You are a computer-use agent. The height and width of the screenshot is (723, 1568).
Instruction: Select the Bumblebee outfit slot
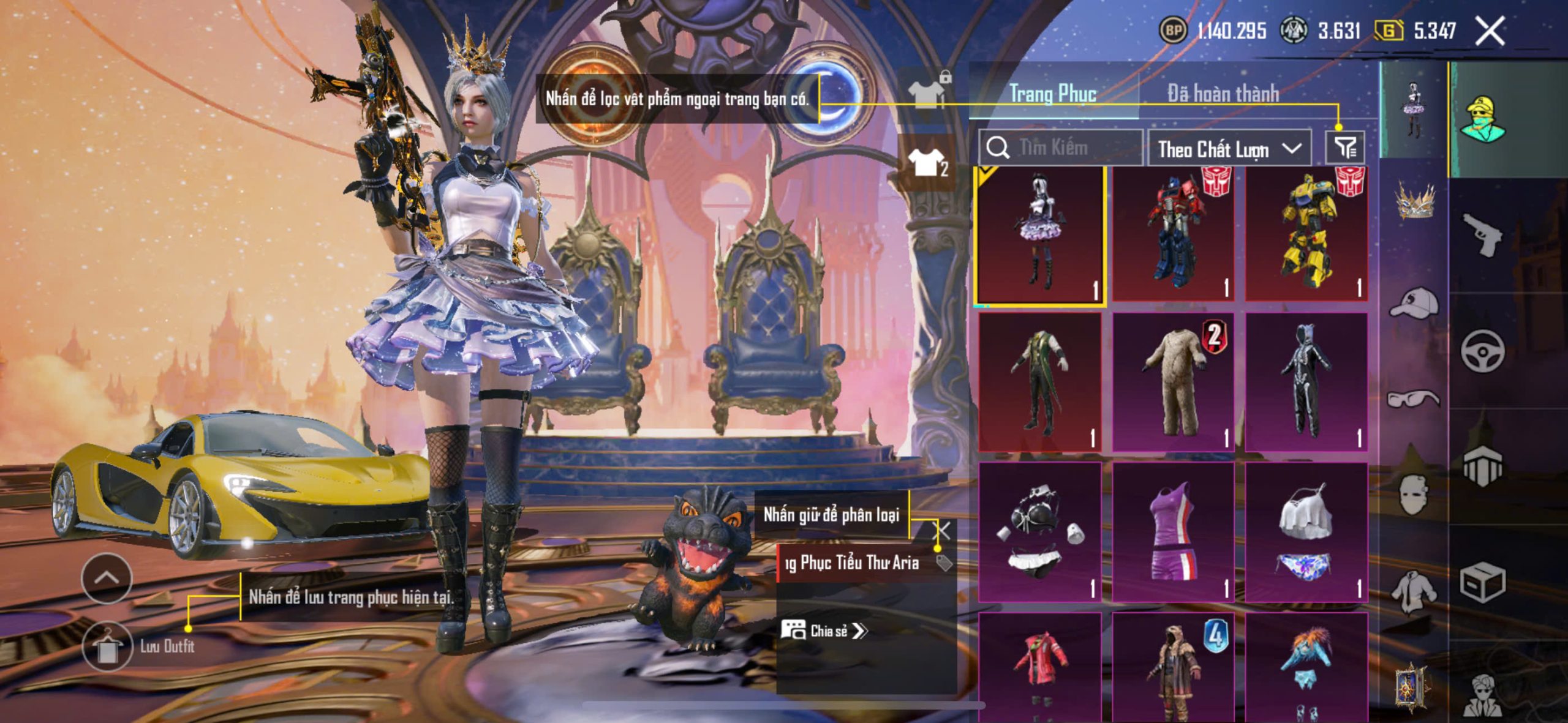(x=1306, y=234)
